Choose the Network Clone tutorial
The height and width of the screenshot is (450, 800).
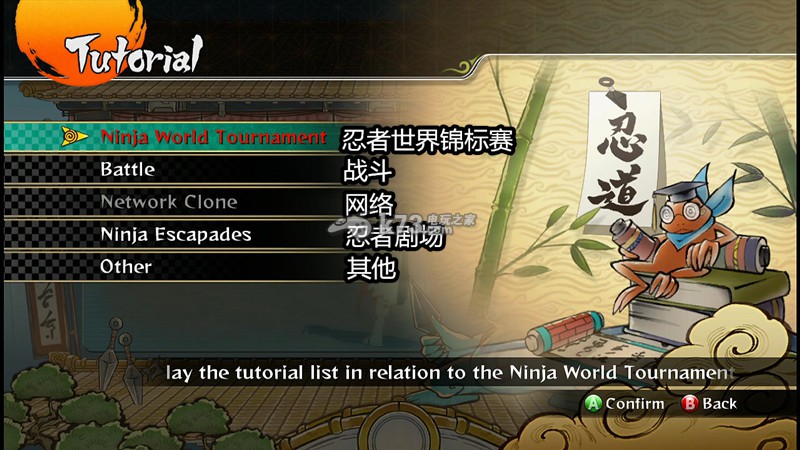click(168, 202)
